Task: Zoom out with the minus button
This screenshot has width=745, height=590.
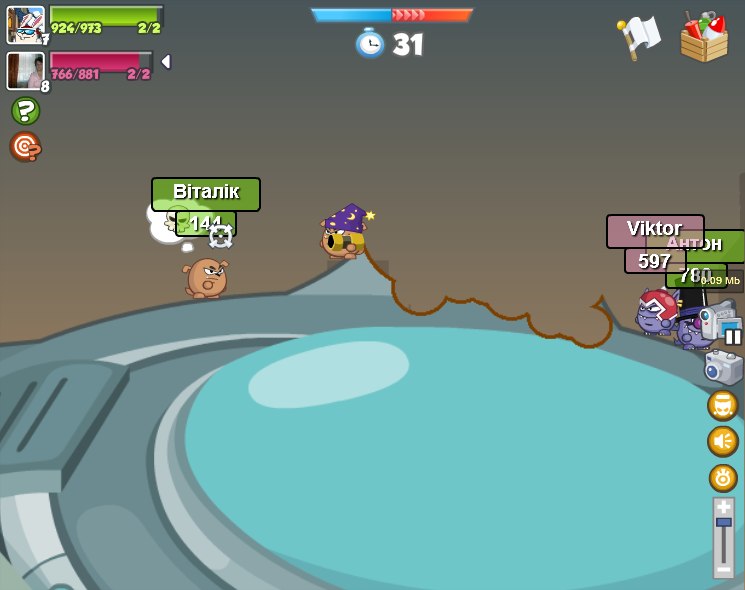Action: click(x=723, y=569)
